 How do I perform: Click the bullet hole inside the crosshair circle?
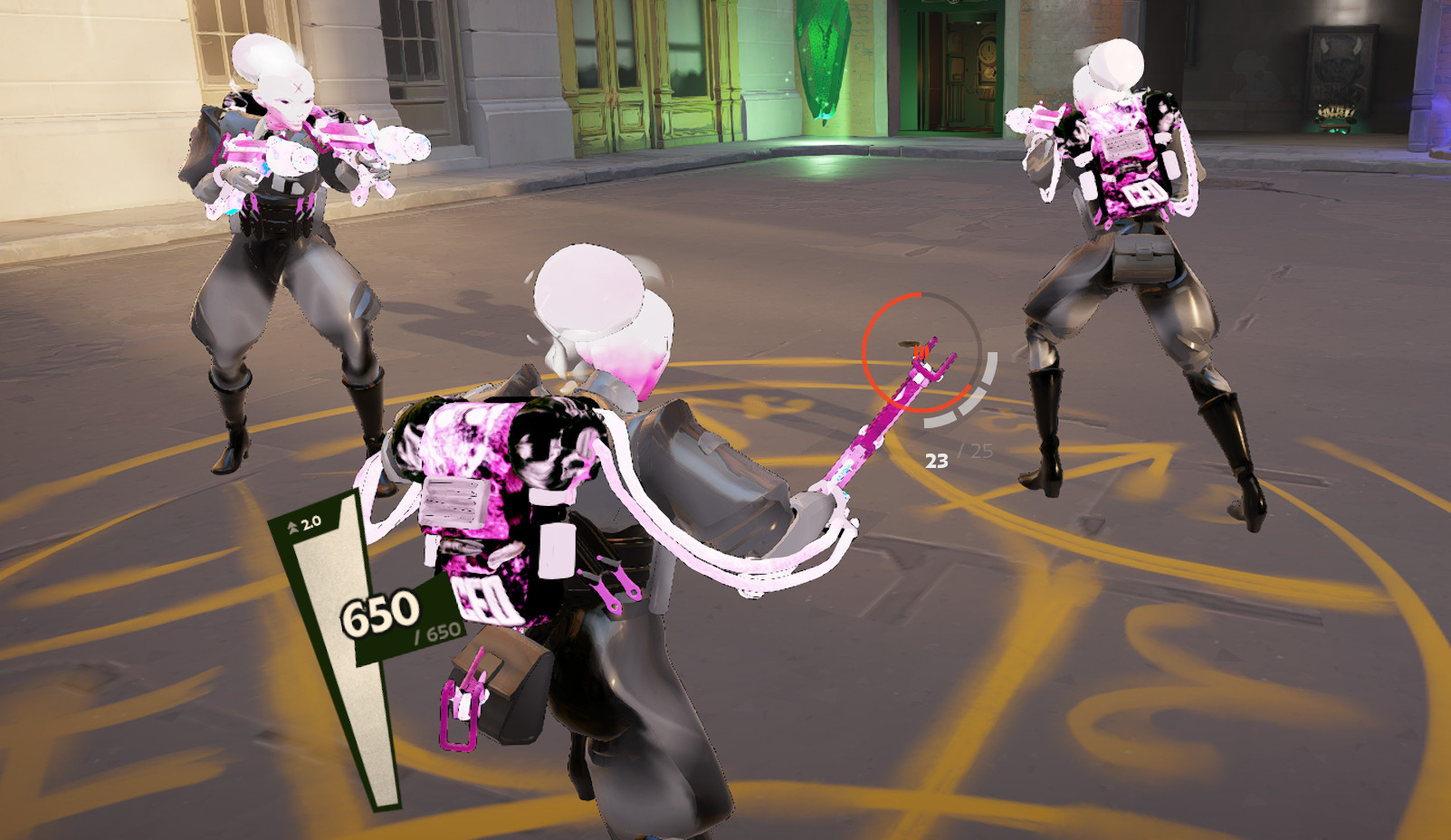pos(905,344)
